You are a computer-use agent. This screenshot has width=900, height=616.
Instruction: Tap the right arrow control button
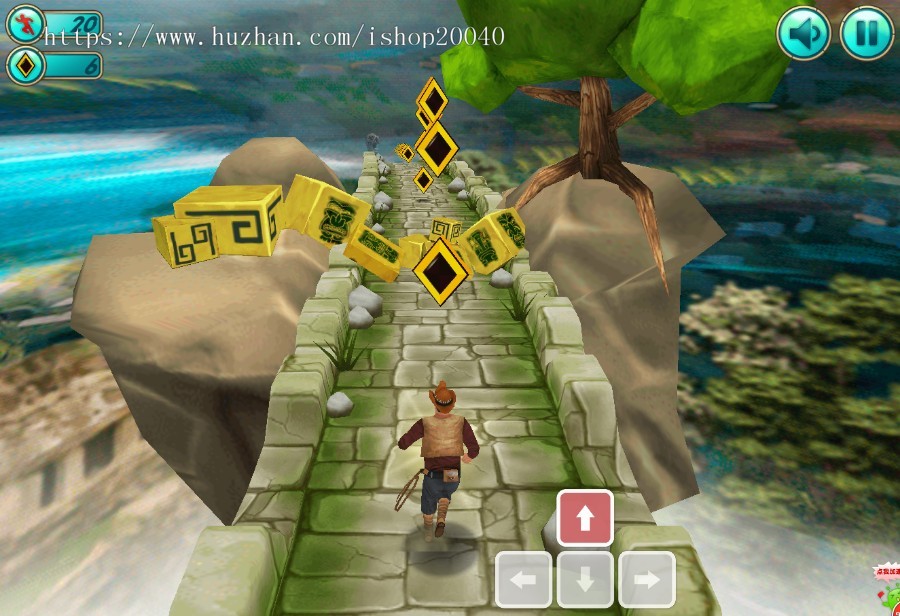647,579
